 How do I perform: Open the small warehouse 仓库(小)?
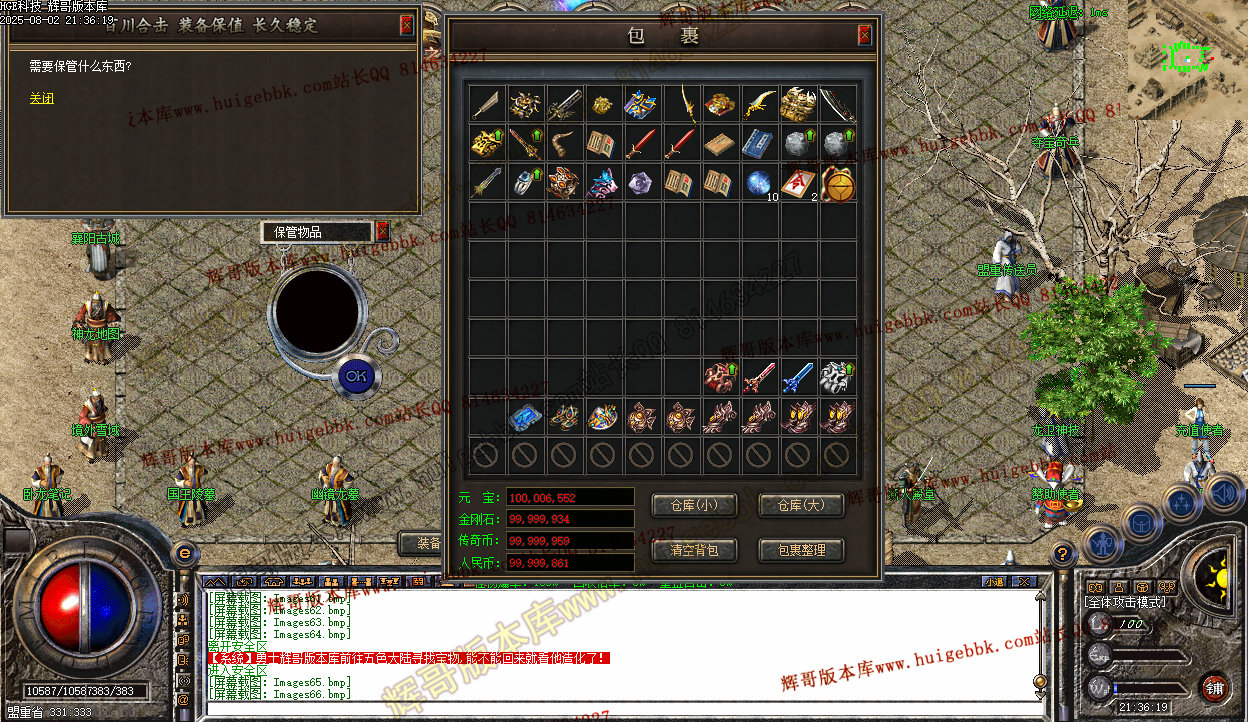coord(694,505)
